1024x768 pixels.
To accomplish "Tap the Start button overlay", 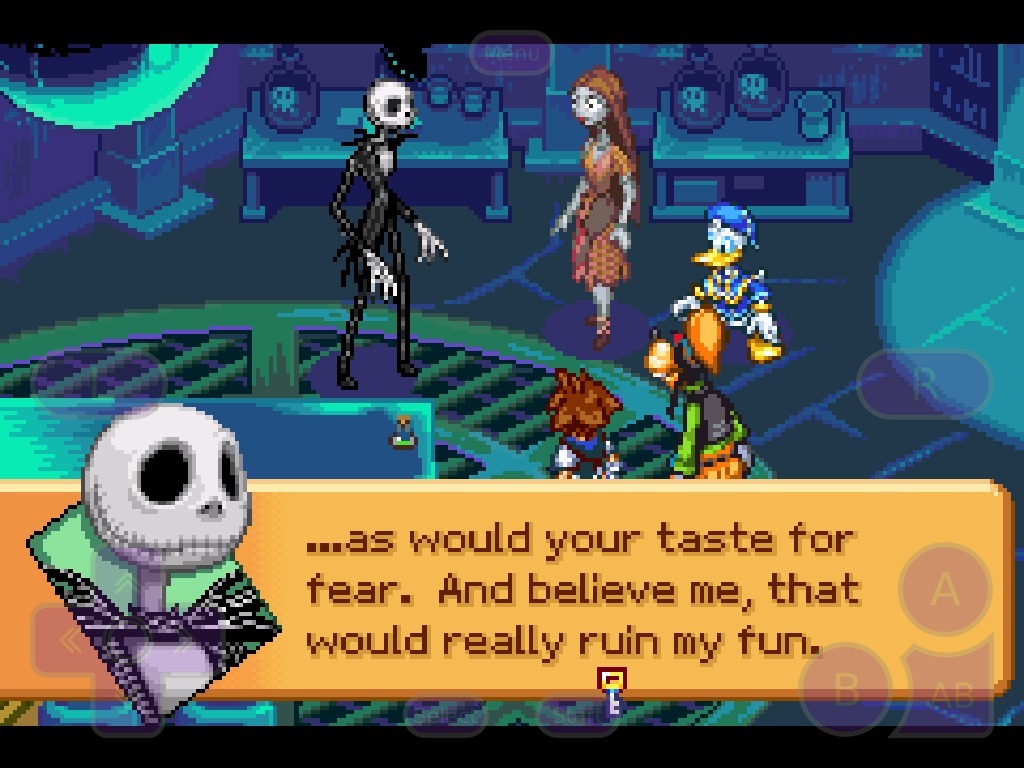I will pyautogui.click(x=576, y=713).
